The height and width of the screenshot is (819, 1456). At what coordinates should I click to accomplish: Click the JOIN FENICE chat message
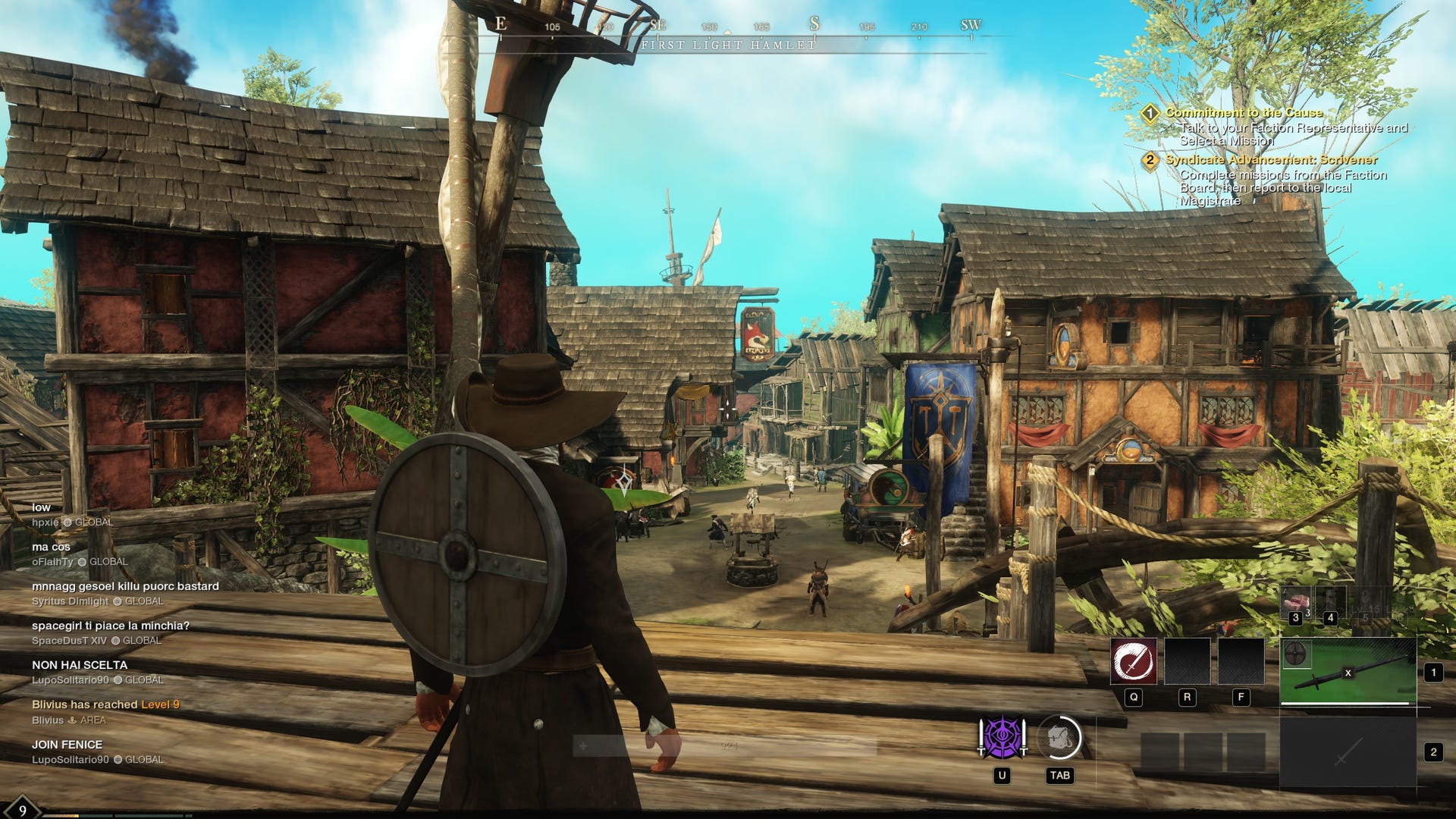(67, 745)
